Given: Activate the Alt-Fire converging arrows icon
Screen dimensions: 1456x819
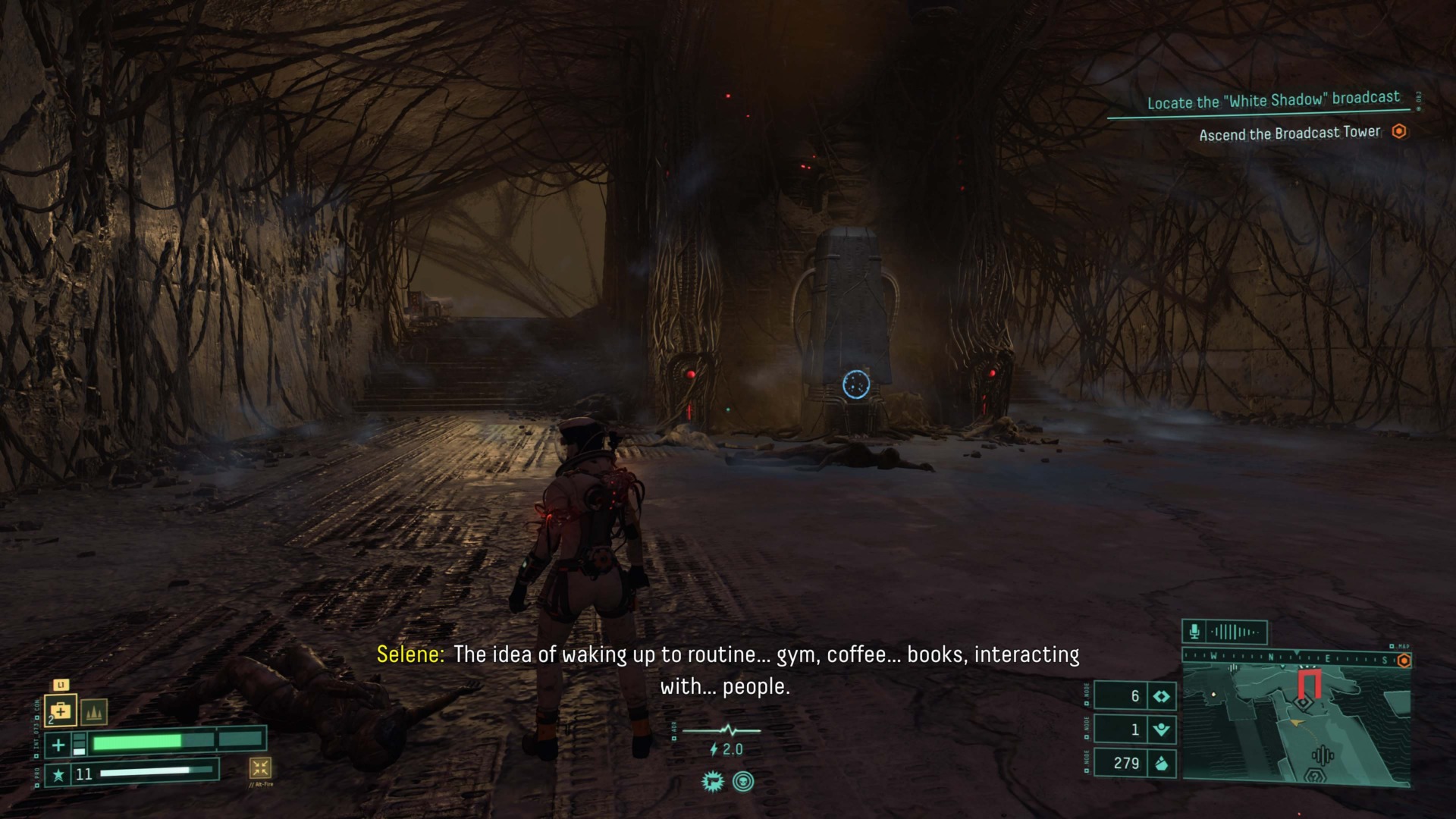Looking at the screenshot, I should [260, 767].
